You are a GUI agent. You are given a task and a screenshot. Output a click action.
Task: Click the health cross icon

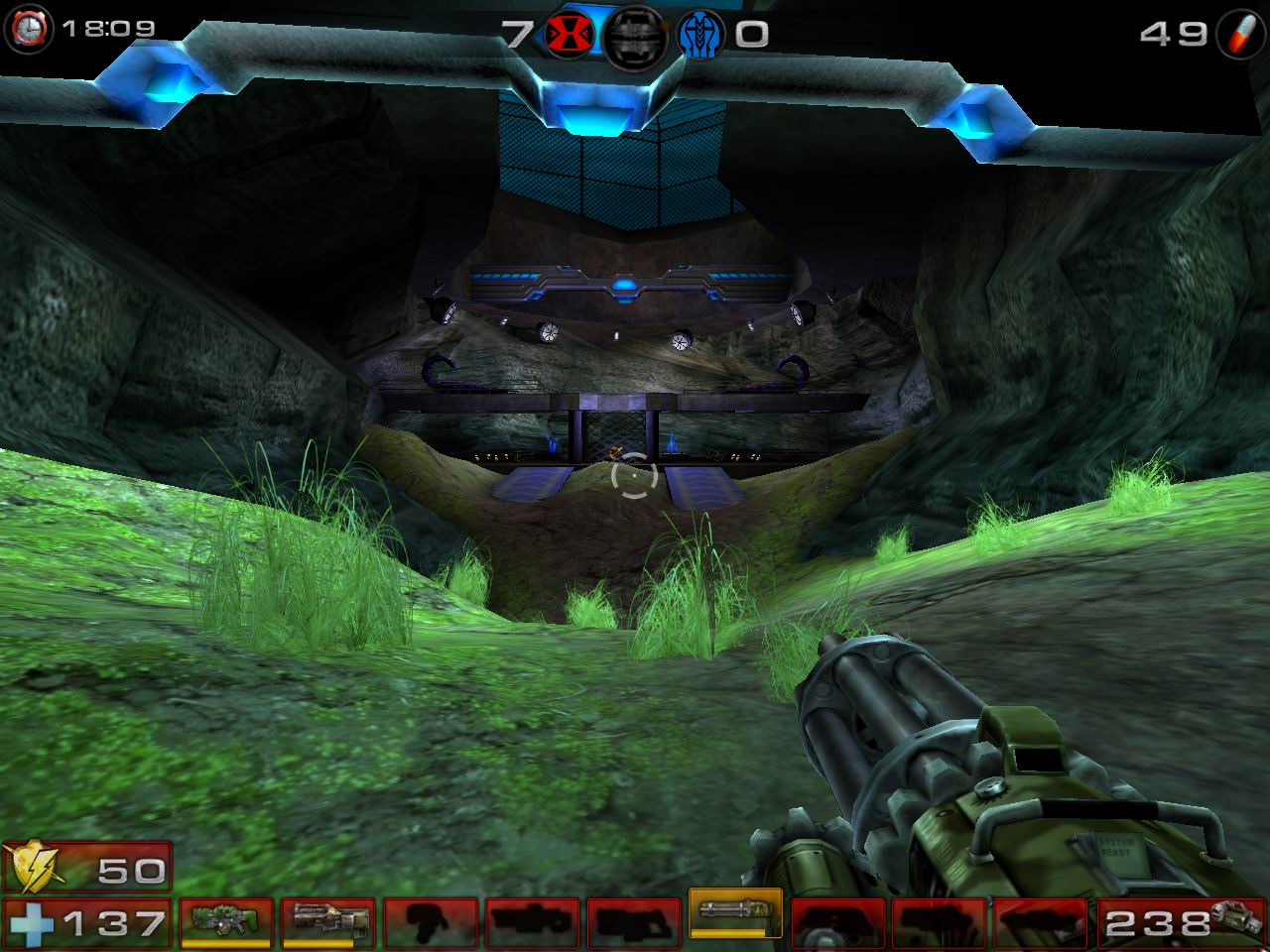32,924
